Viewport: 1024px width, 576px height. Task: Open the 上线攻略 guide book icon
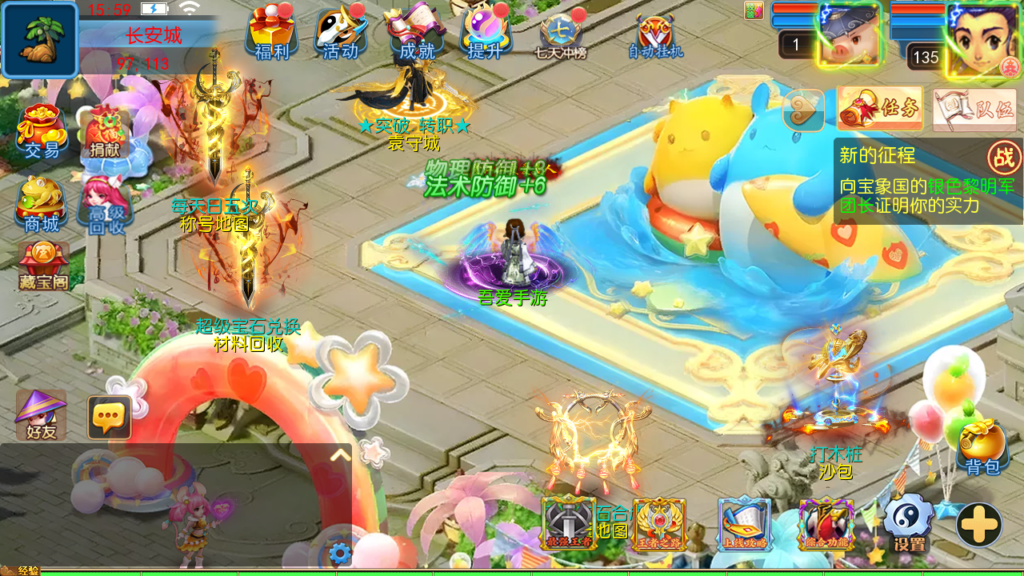coord(744,524)
